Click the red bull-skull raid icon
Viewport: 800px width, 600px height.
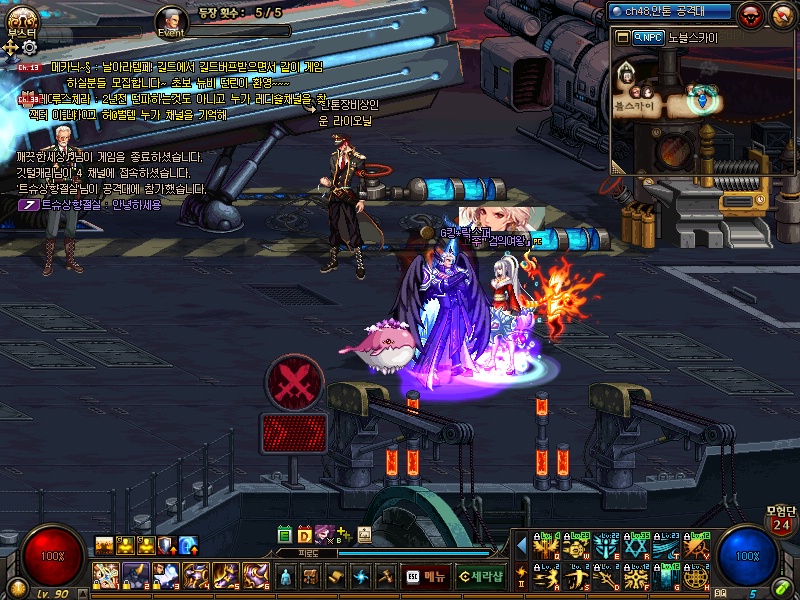(751, 14)
